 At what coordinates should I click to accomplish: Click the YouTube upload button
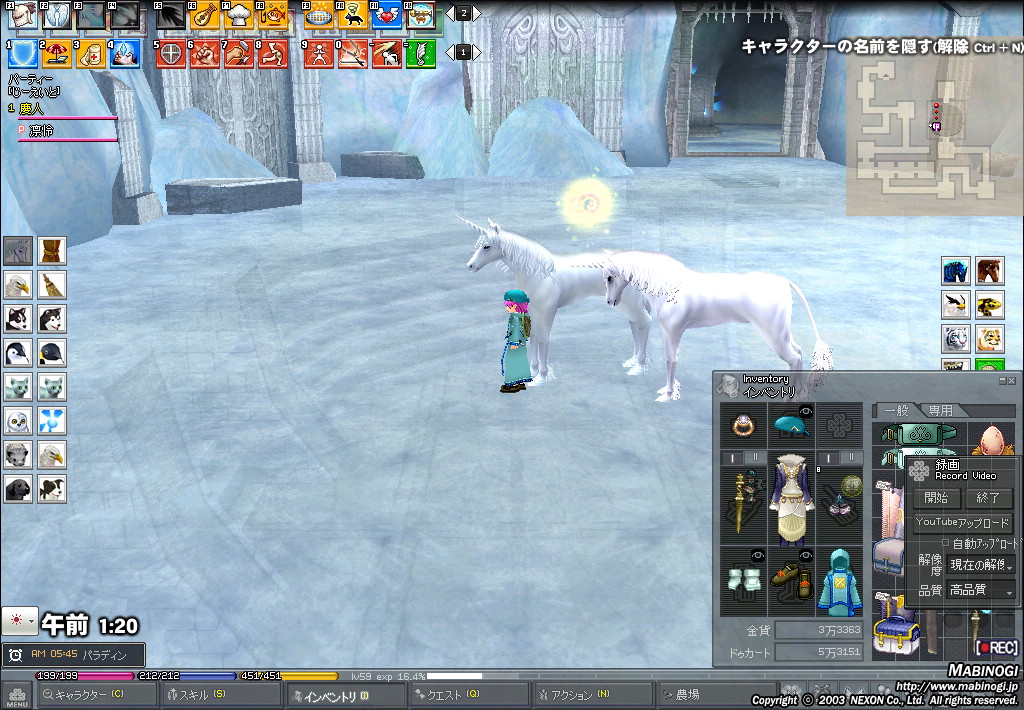click(963, 523)
